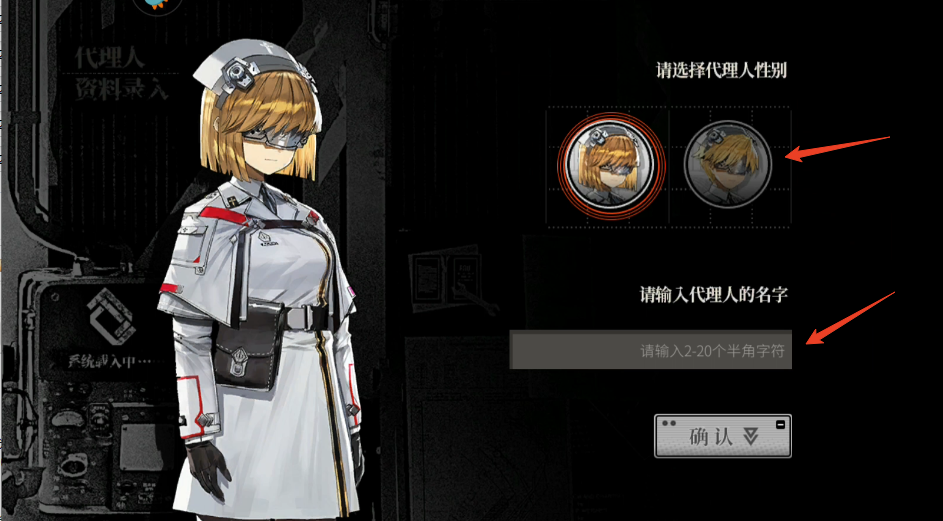Screen dimensions: 943x521
Task: Choose the male agent portrait
Action: 727,163
